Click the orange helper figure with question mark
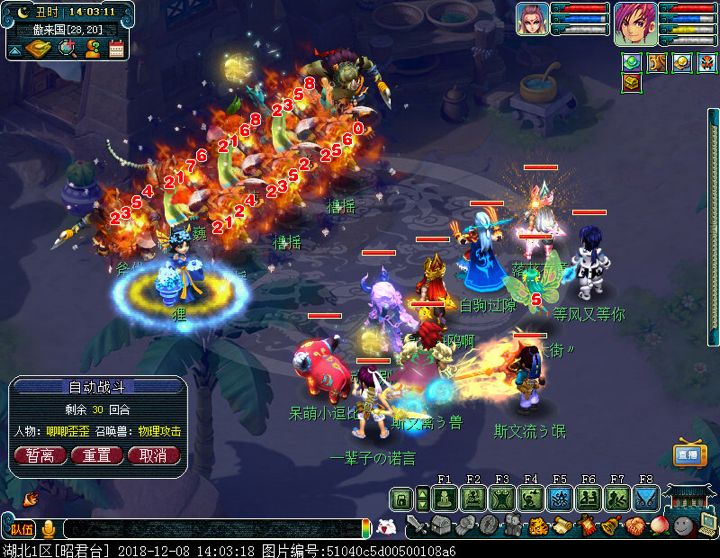The width and height of the screenshot is (720, 558). (x=92, y=48)
